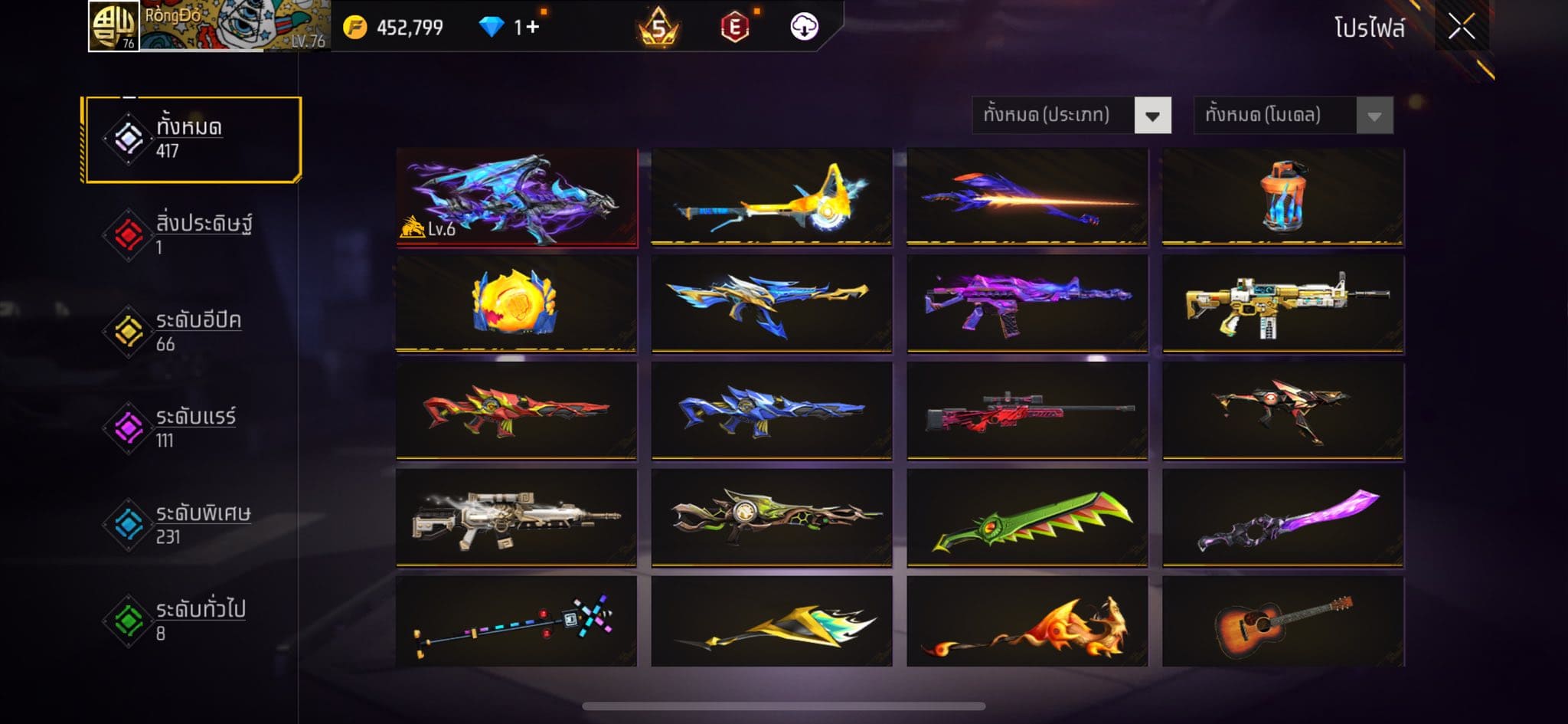Pick the red scoped sniper rifle skin
Image resolution: width=1568 pixels, height=724 pixels.
click(1027, 411)
